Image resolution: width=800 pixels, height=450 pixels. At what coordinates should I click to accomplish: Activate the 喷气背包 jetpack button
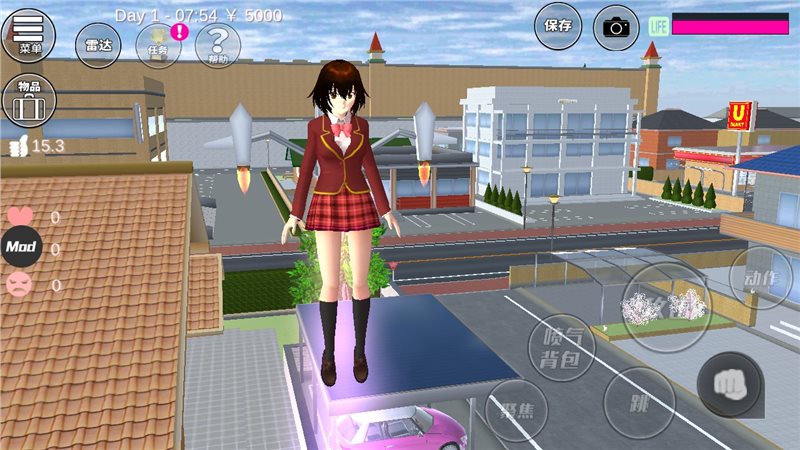[x=561, y=347]
